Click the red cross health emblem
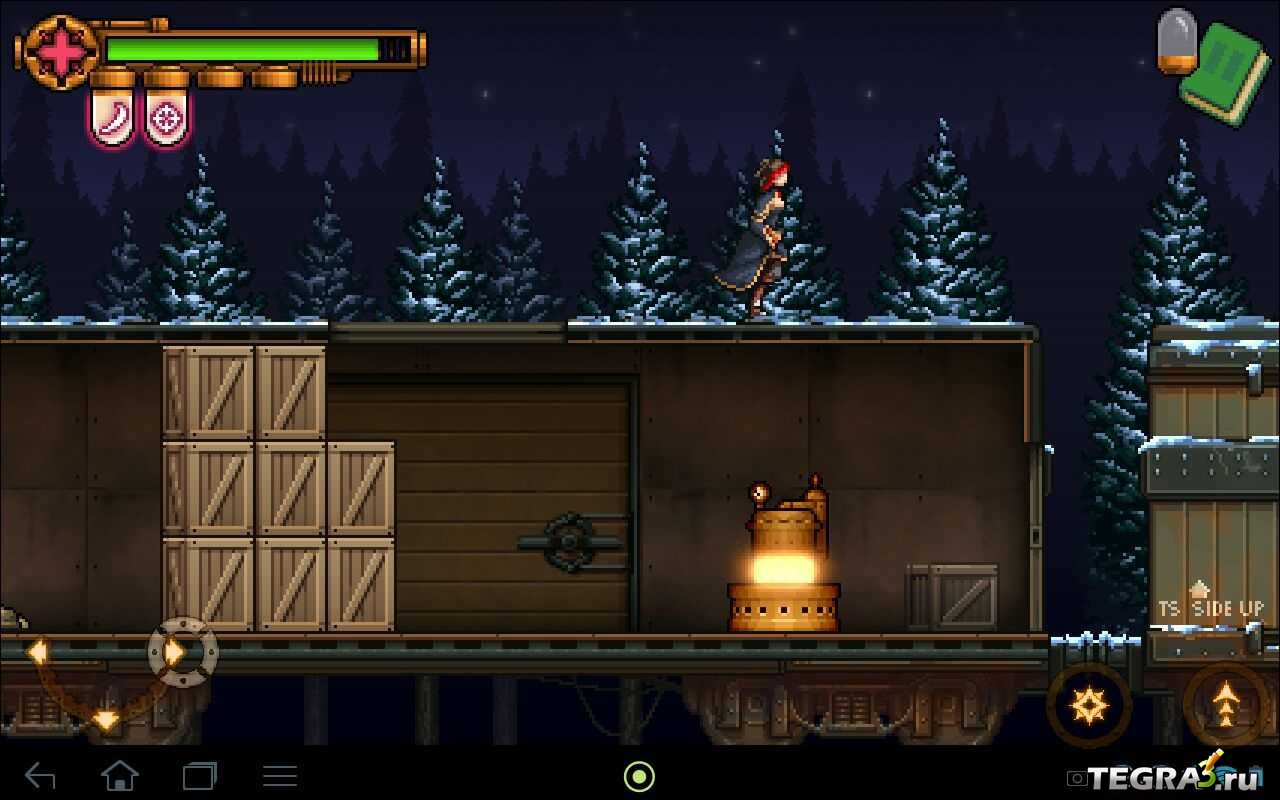Image resolution: width=1280 pixels, height=800 pixels. [x=60, y=52]
